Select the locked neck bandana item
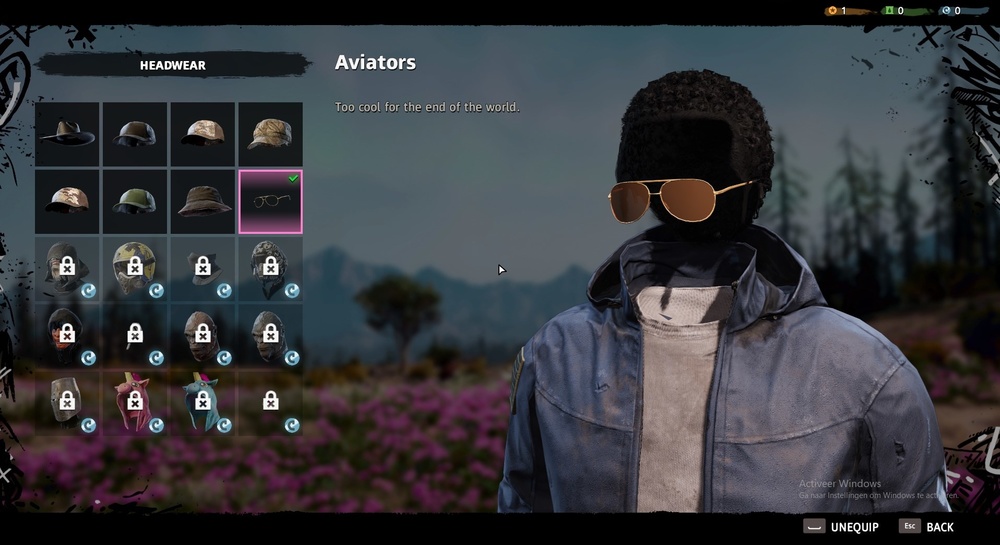 click(204, 268)
